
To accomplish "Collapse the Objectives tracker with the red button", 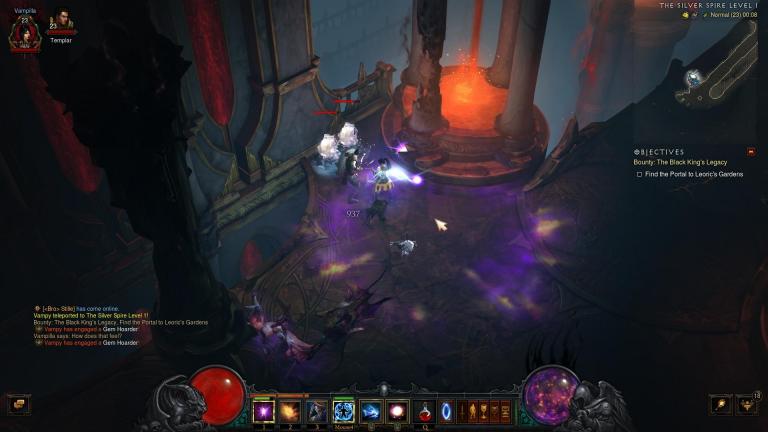I will 751,152.
